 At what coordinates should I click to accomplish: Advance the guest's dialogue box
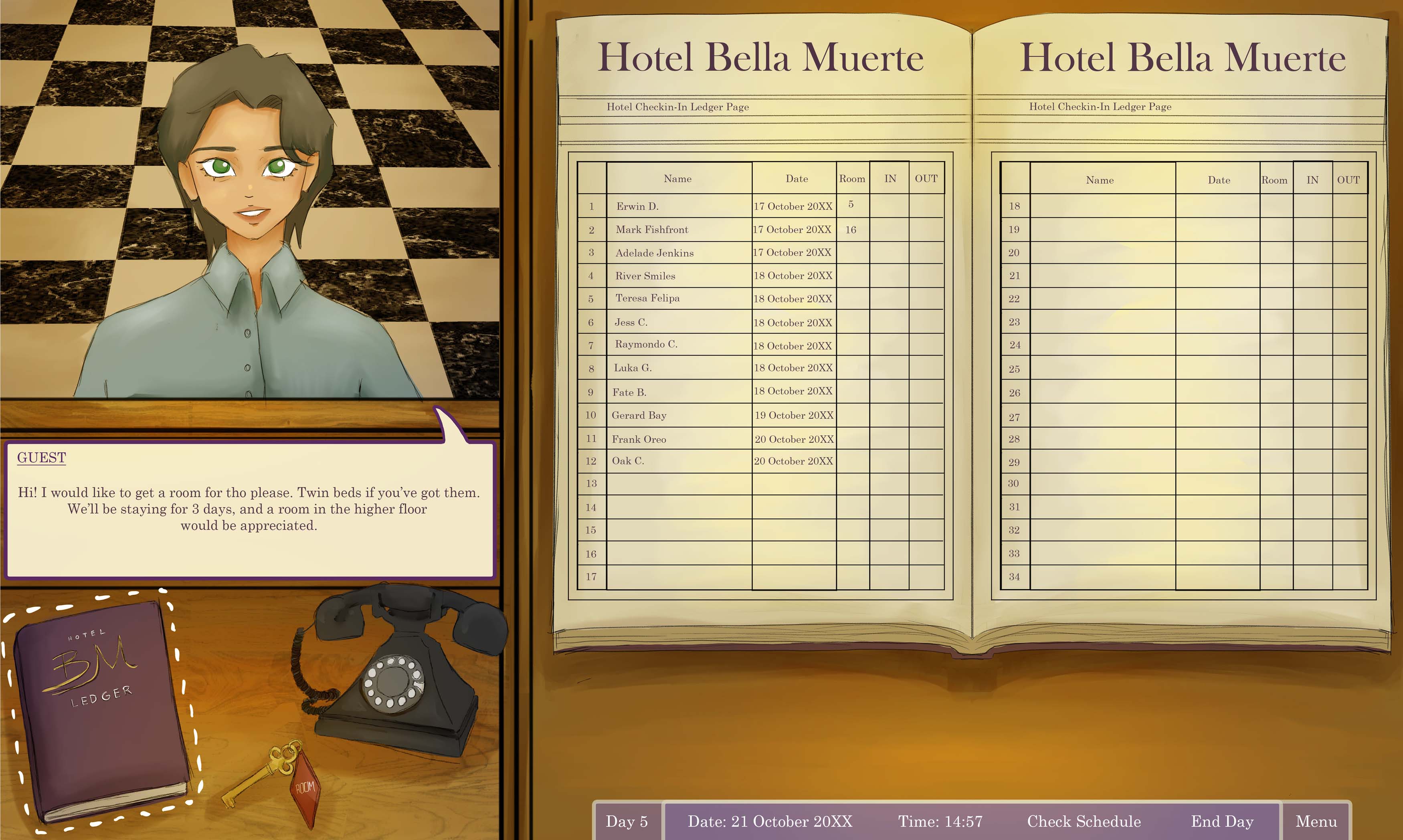point(249,509)
